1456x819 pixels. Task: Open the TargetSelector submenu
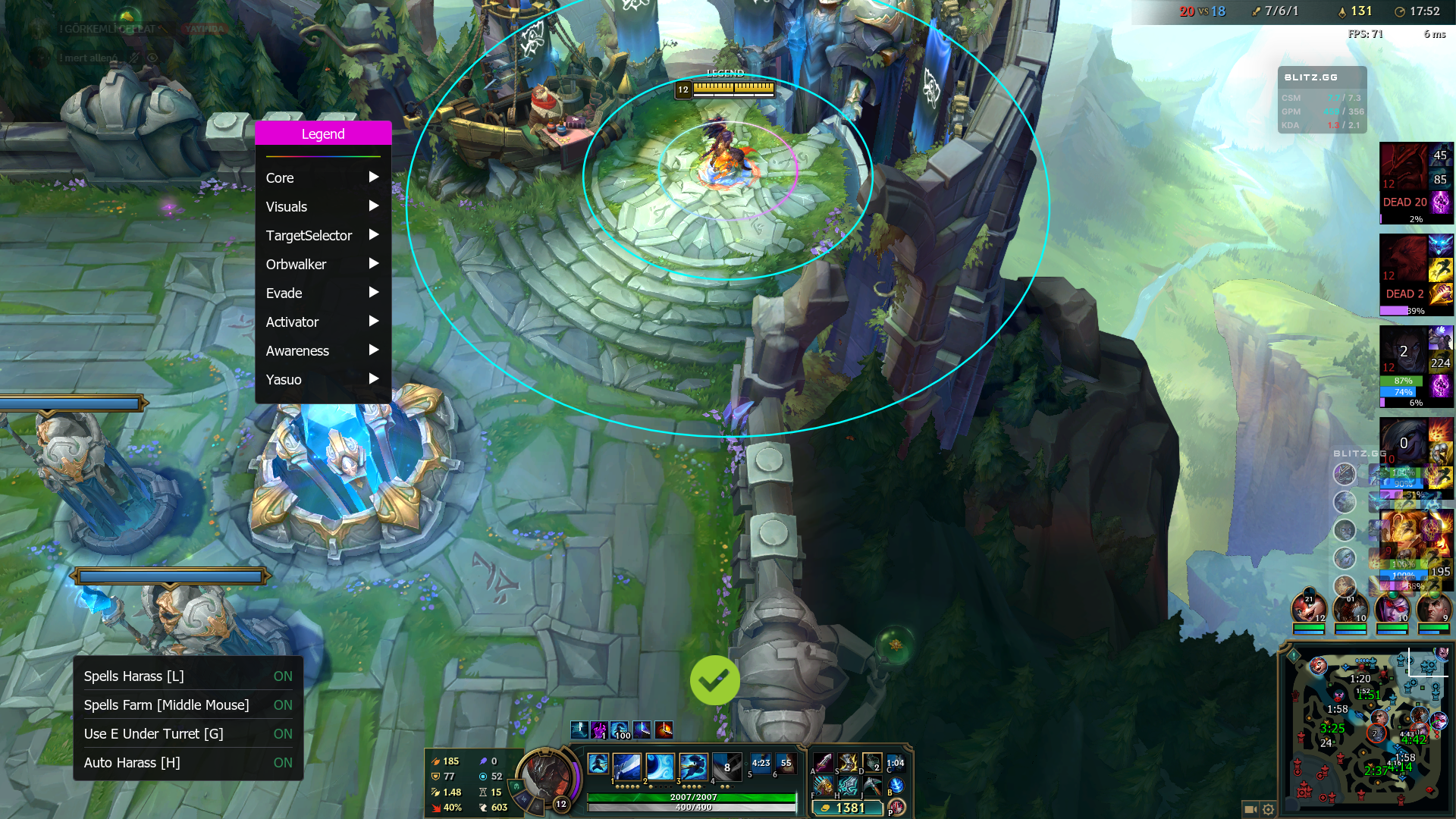point(322,235)
